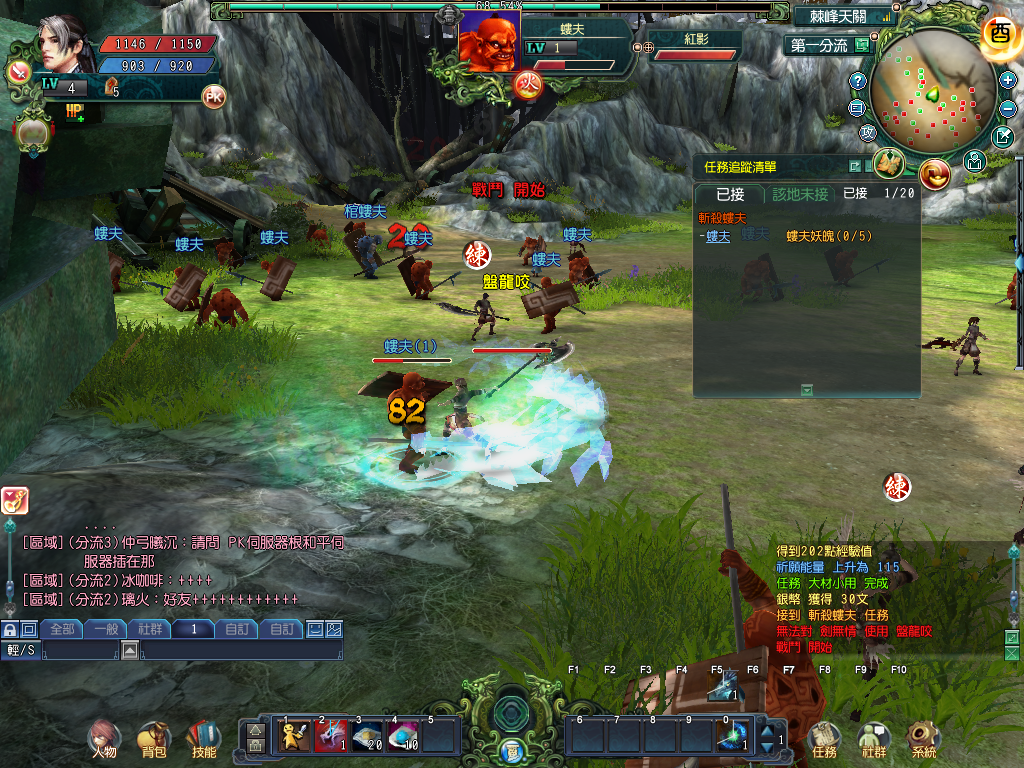Screen dimensions: 1024x768
Task: Use the yellow figure sword skill in slot 1
Action: (x=294, y=737)
